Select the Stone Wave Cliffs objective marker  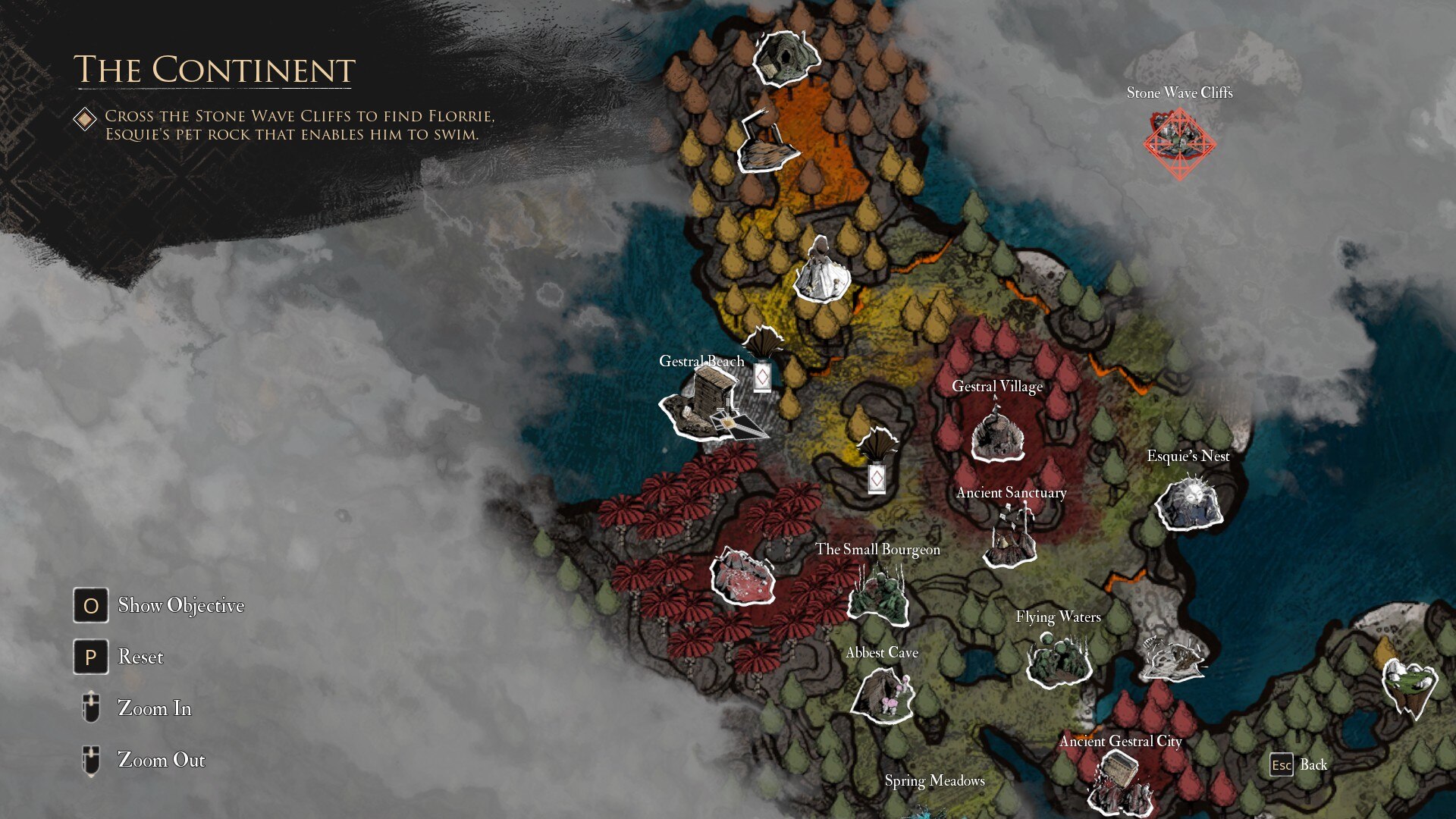click(1179, 143)
